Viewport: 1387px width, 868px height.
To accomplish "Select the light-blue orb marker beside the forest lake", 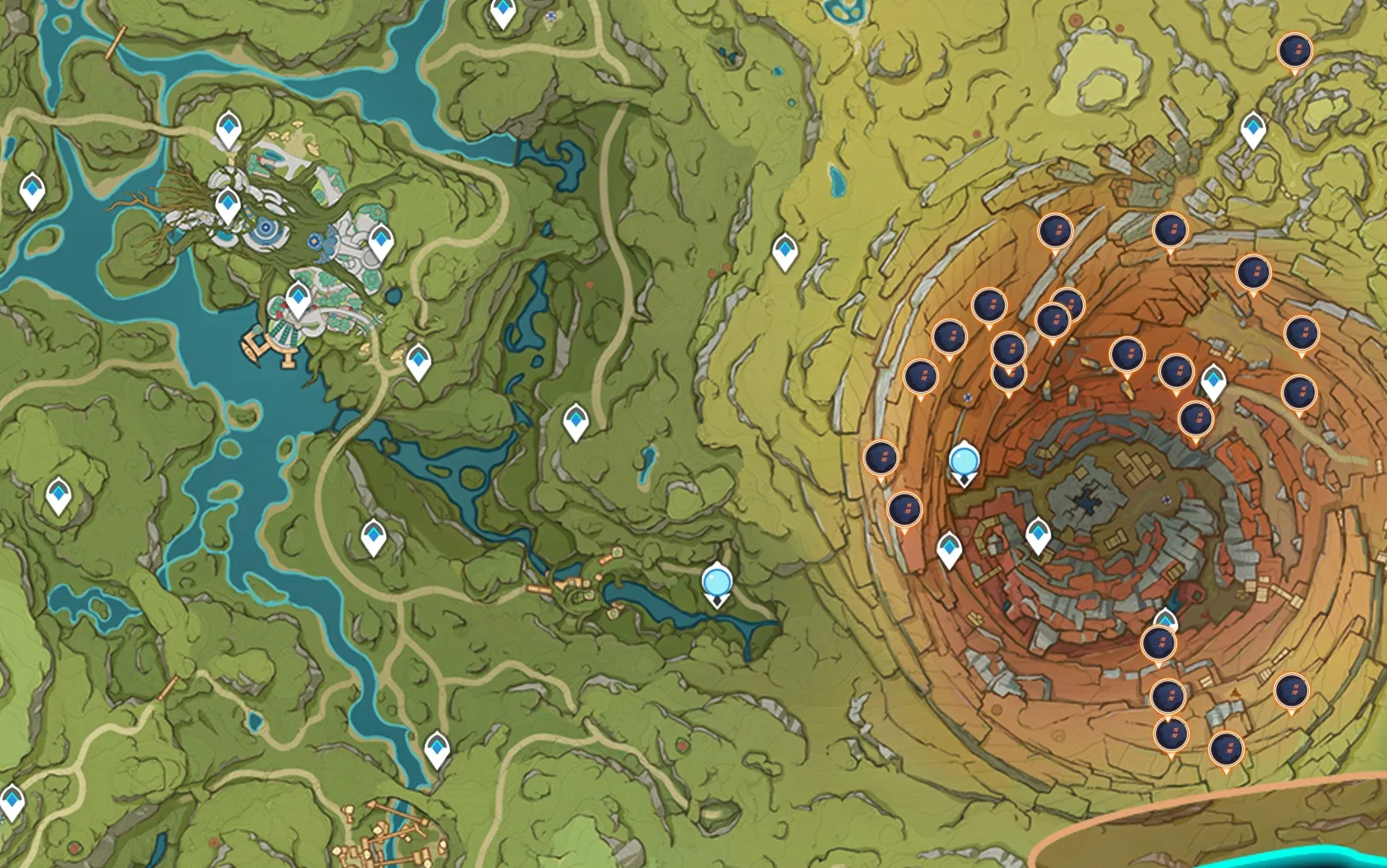I will [716, 583].
